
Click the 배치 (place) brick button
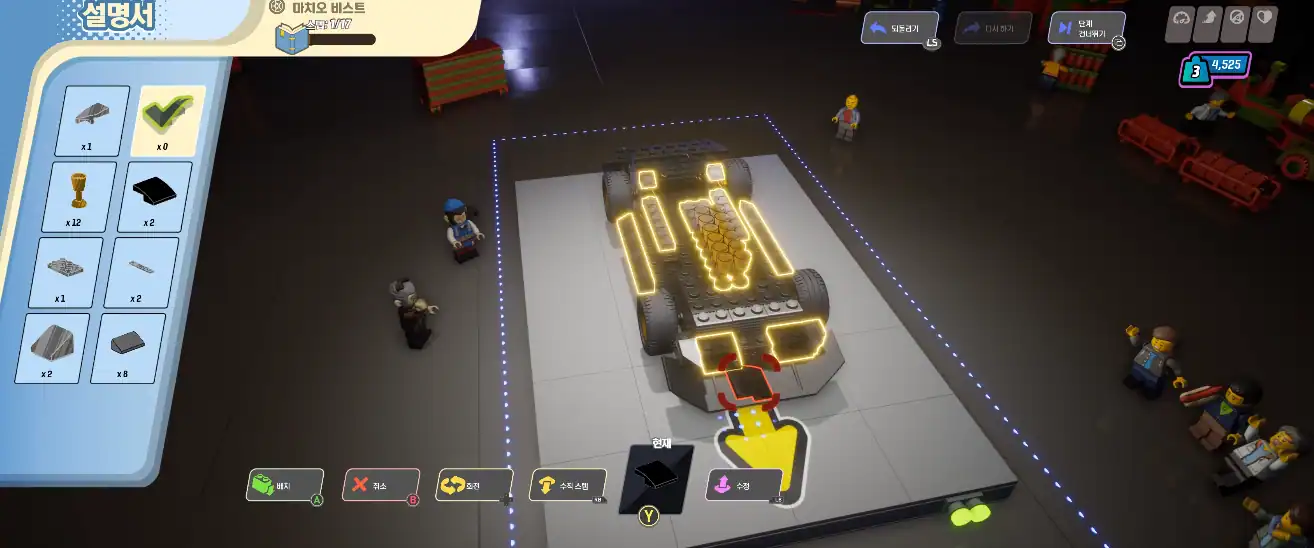[284, 485]
